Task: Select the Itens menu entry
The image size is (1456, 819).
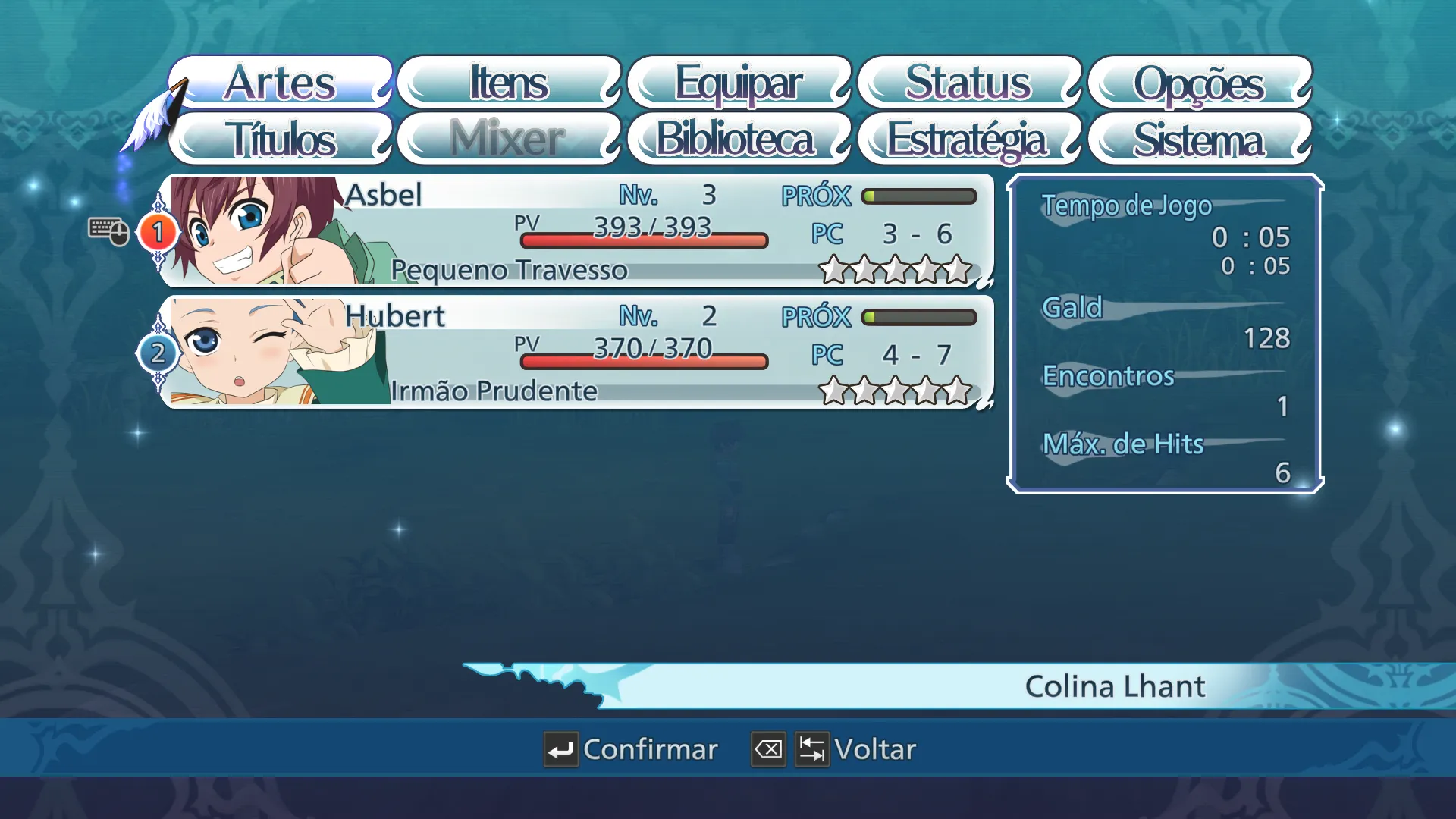Action: (509, 82)
